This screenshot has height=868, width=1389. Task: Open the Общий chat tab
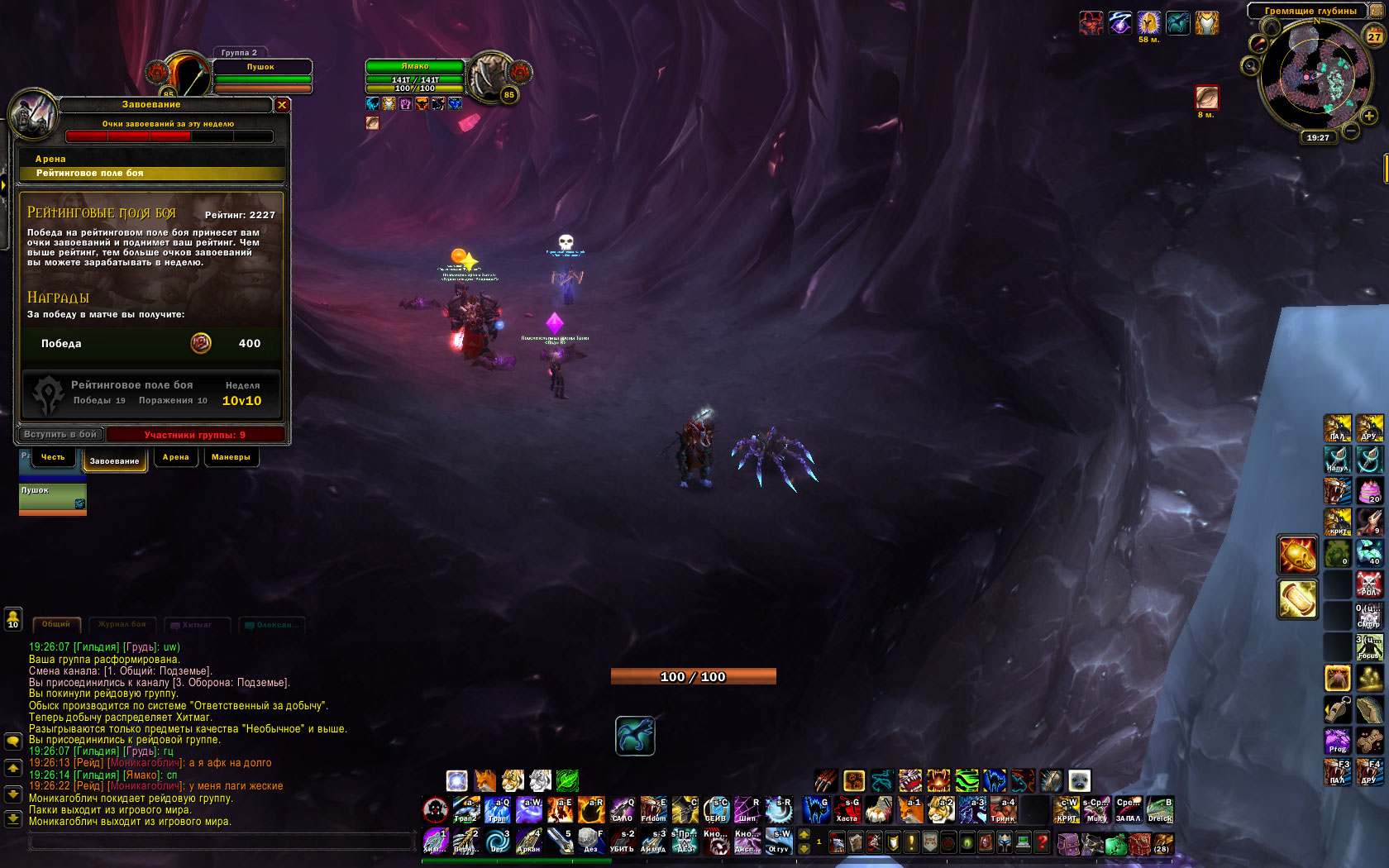tap(56, 624)
